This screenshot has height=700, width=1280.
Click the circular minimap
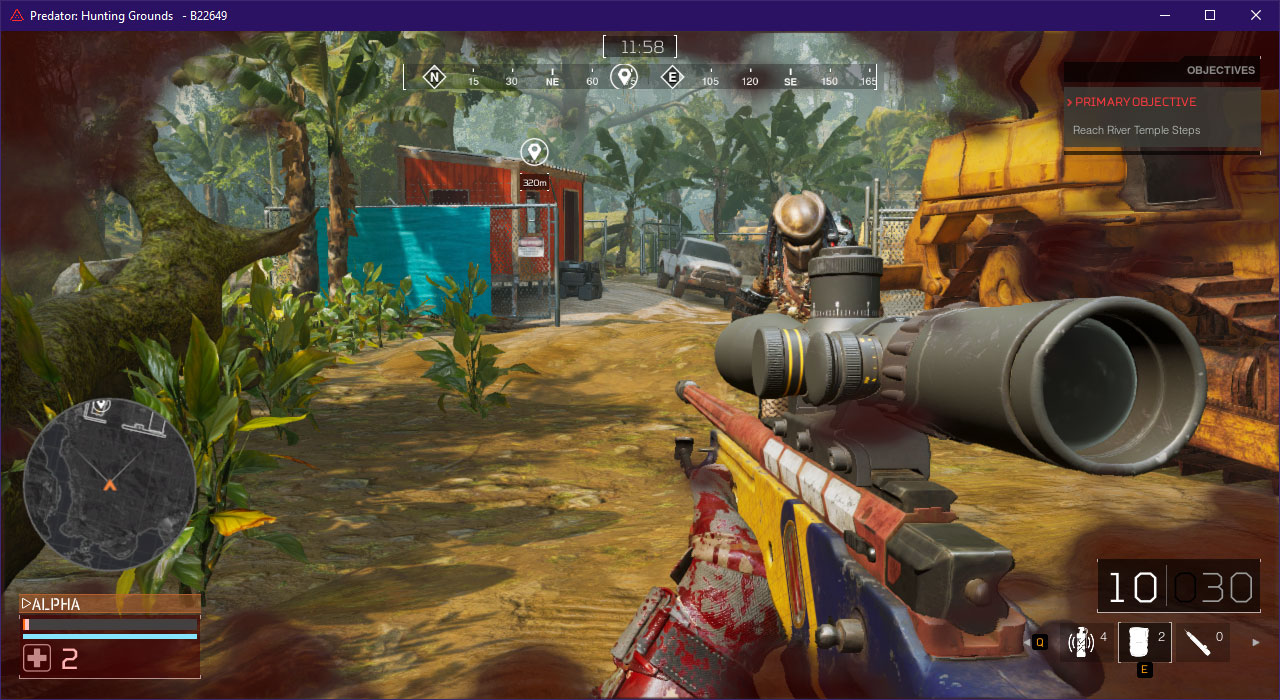click(x=109, y=484)
